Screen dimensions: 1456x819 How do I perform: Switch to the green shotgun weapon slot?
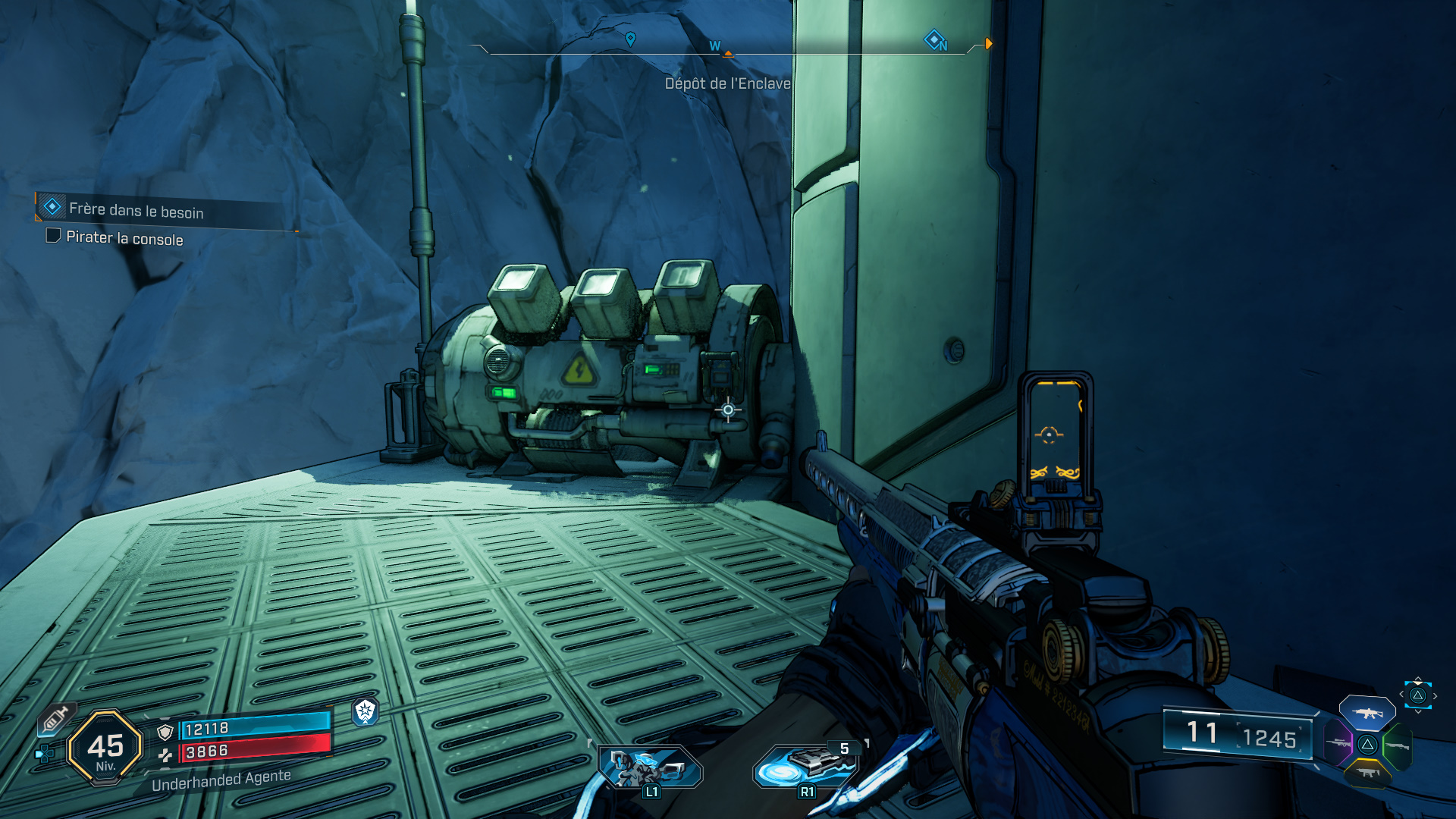1397,746
